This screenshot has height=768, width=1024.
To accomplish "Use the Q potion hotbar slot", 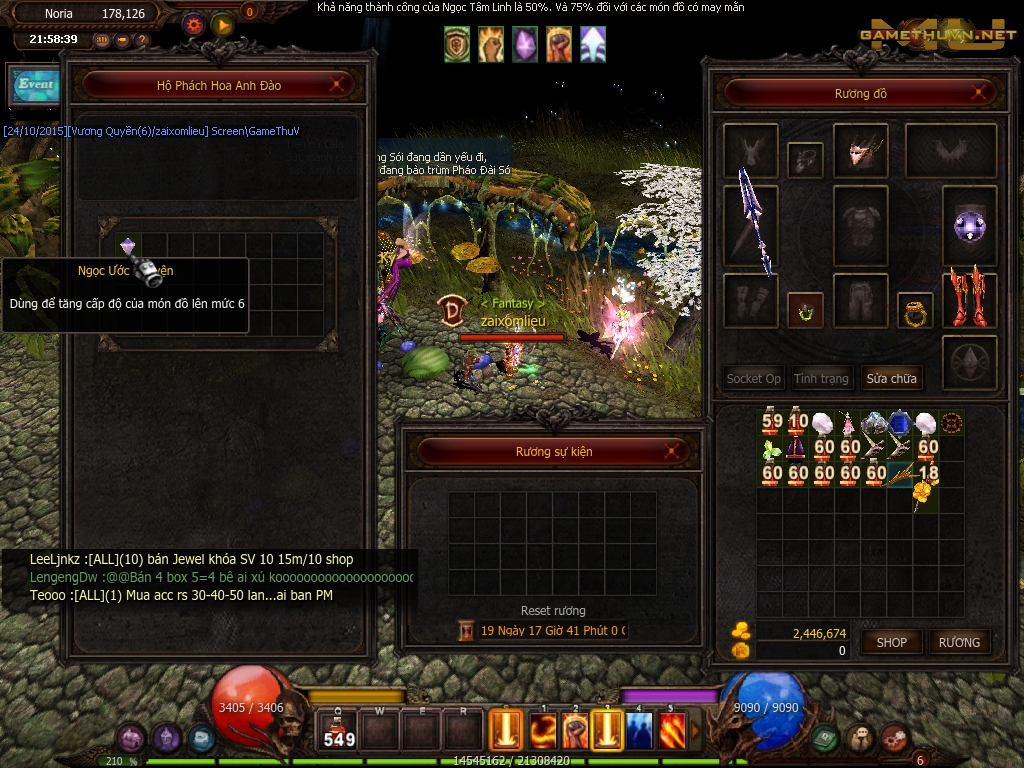I will pyautogui.click(x=338, y=729).
